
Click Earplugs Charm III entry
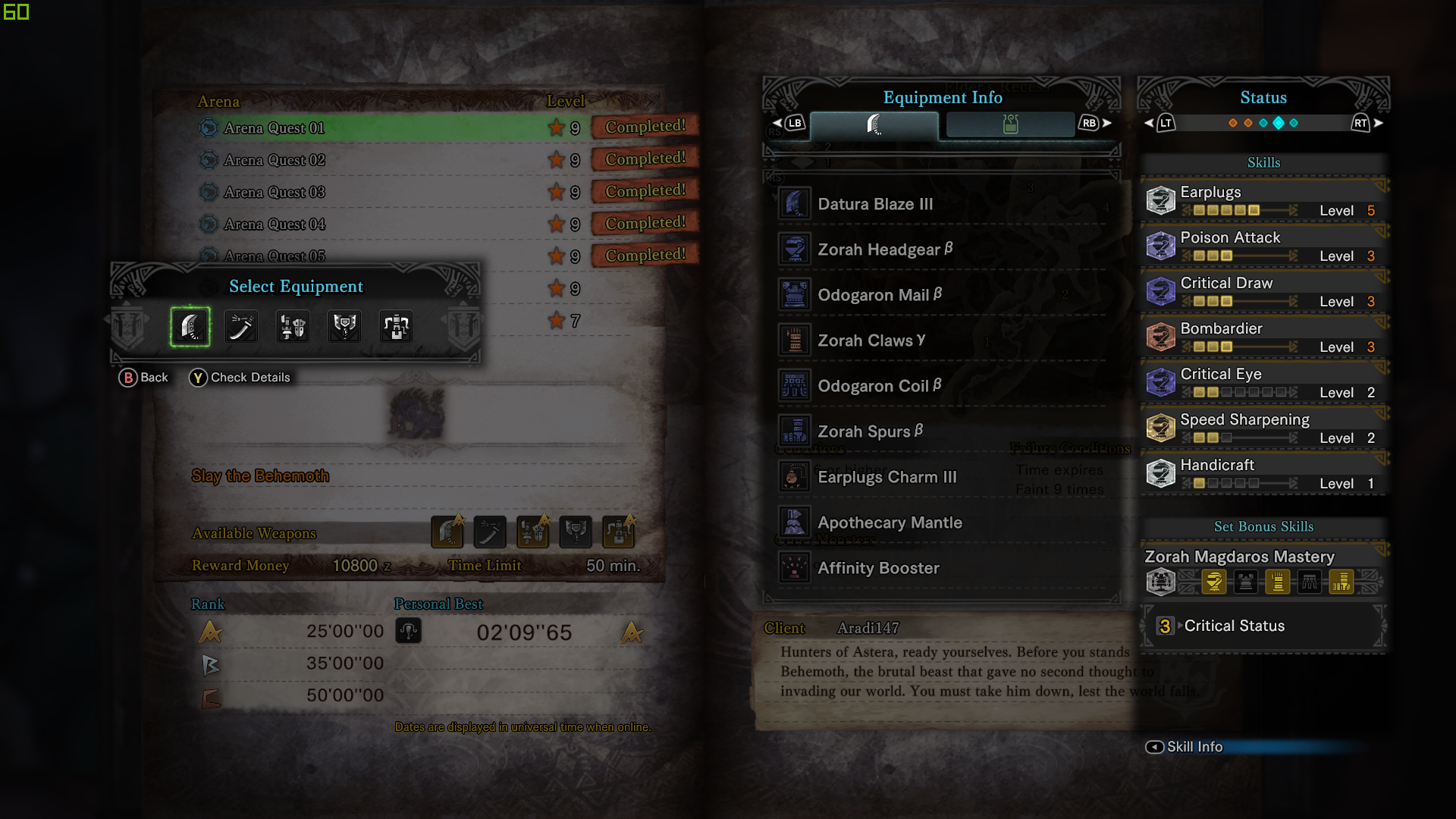tap(886, 477)
